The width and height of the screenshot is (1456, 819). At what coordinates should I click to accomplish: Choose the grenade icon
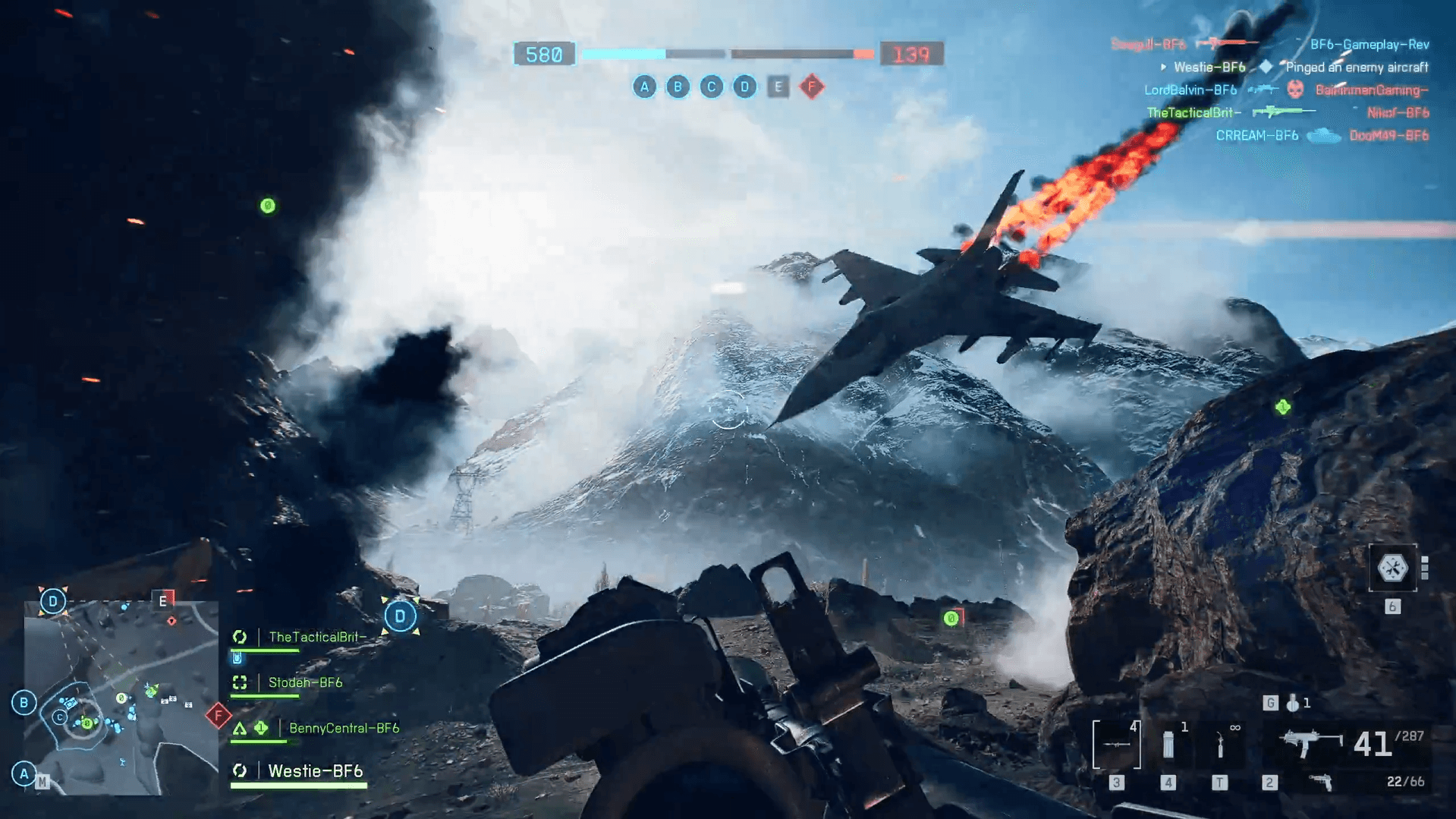(x=1293, y=704)
